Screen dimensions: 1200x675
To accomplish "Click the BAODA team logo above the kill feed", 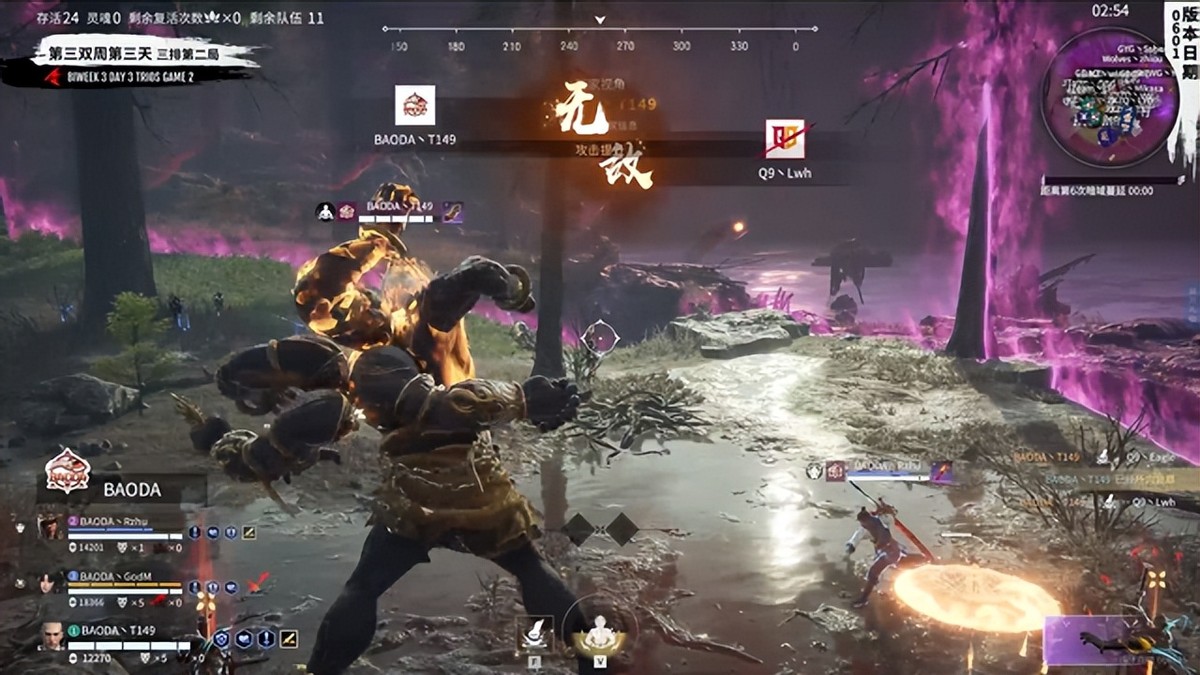I will coord(415,105).
